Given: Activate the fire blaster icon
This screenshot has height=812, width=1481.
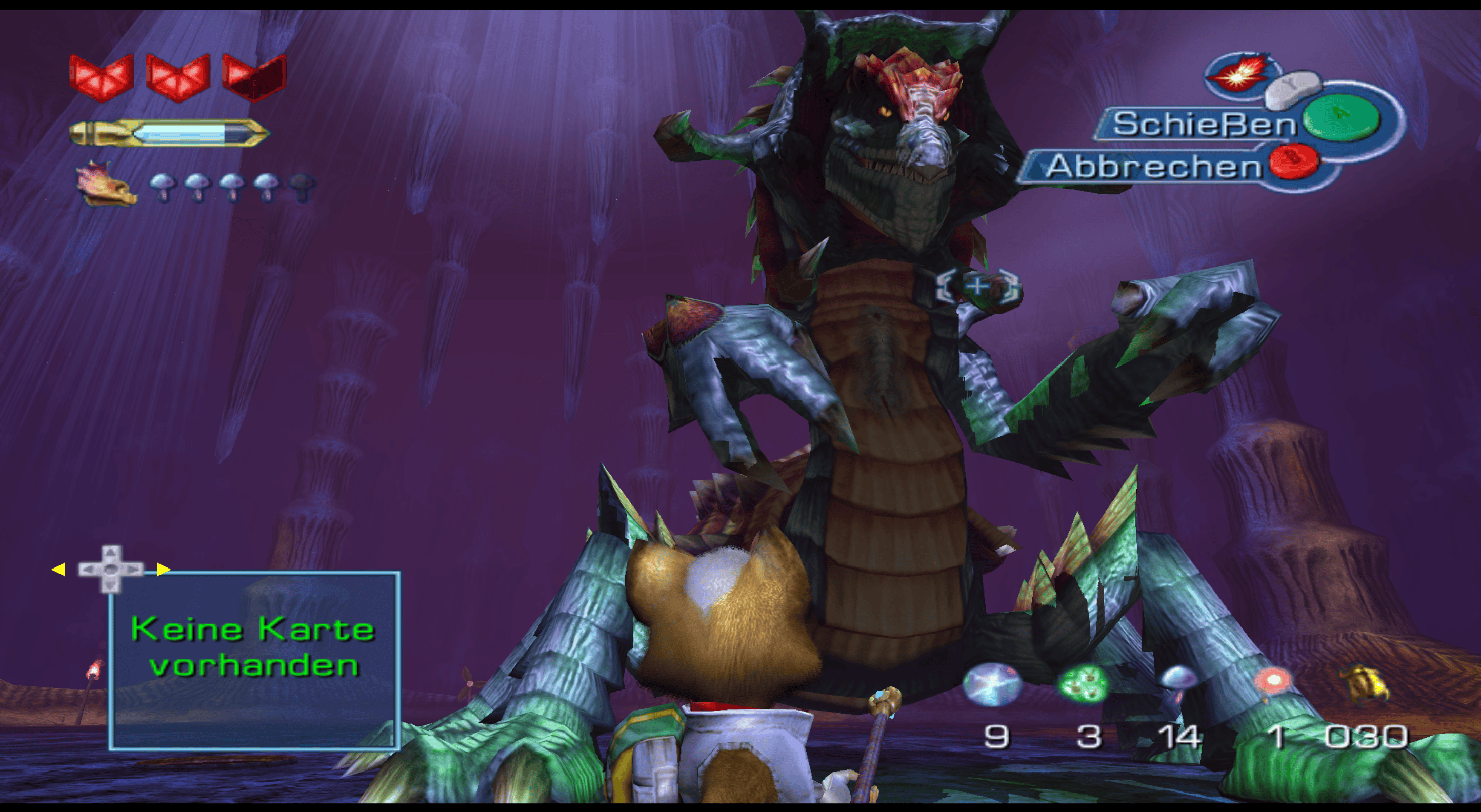Looking at the screenshot, I should pyautogui.click(x=1238, y=74).
